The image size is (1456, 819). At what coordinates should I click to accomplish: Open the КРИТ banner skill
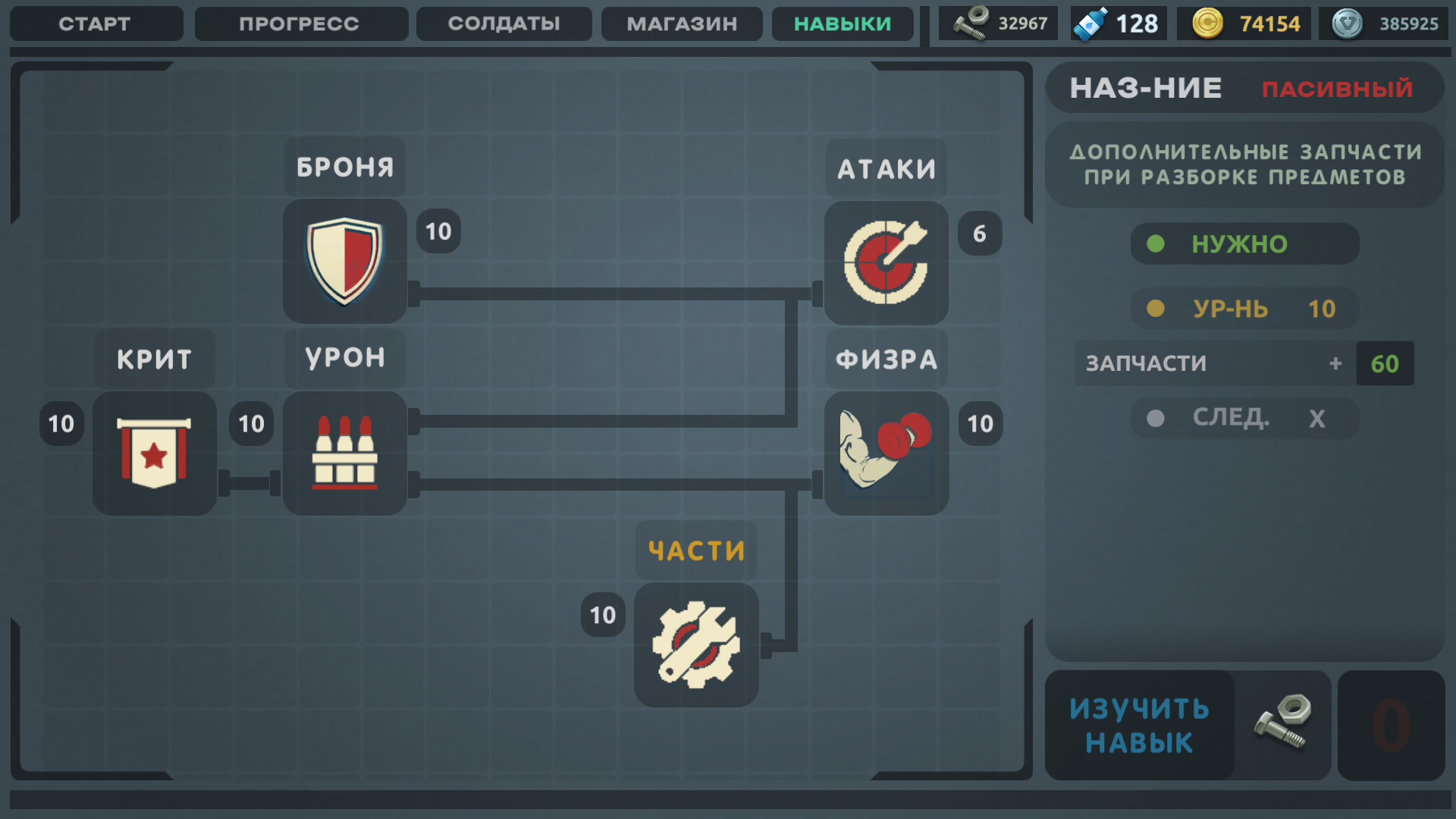pyautogui.click(x=154, y=453)
